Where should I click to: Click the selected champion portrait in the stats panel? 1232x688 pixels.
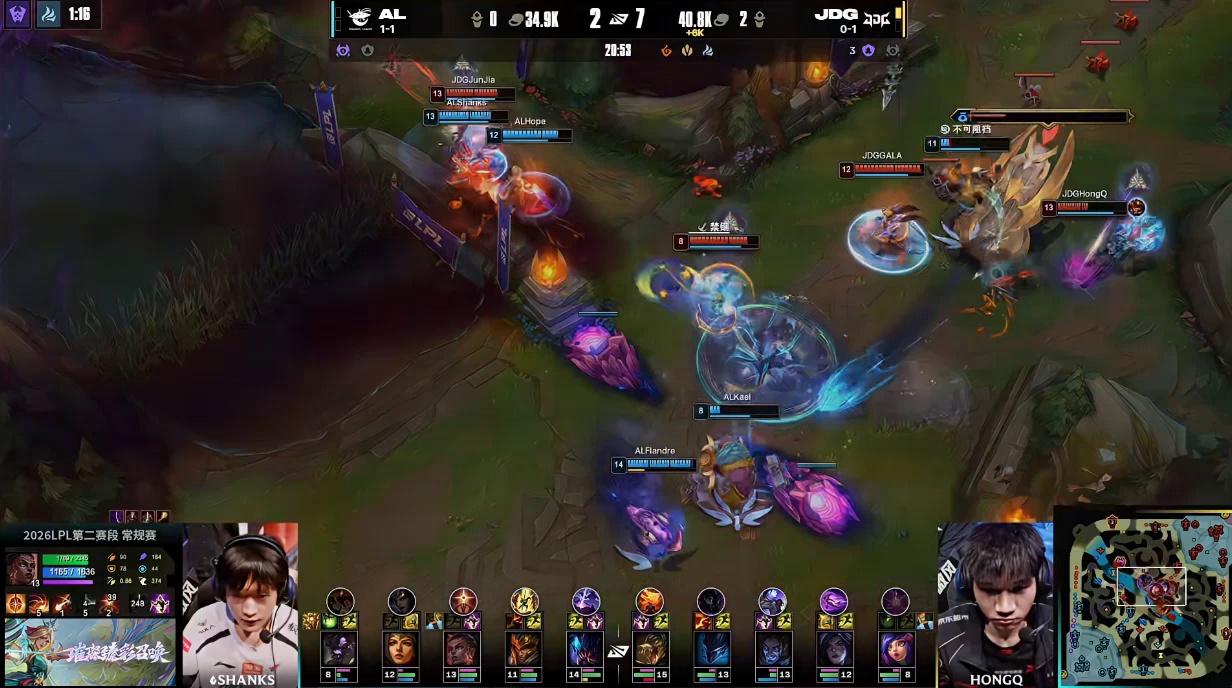[22, 569]
